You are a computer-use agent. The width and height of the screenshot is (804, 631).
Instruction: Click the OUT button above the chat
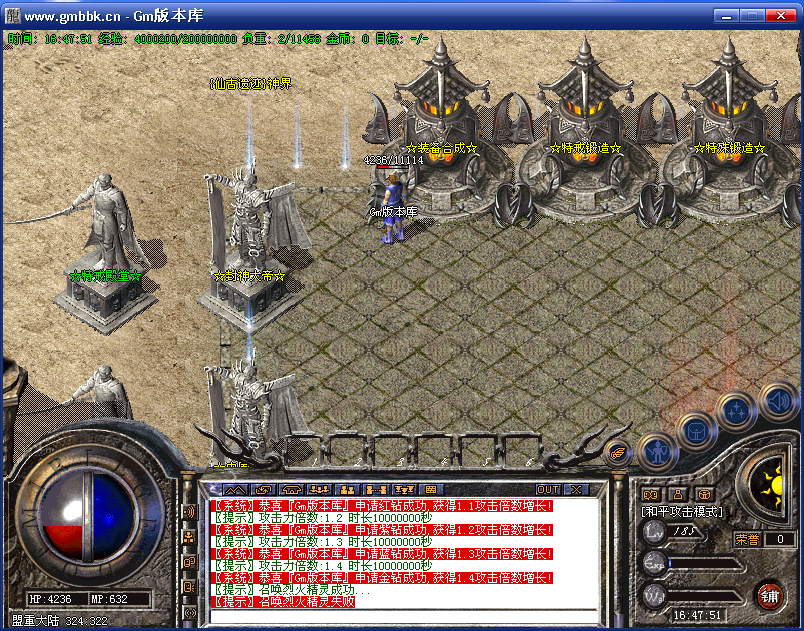547,489
